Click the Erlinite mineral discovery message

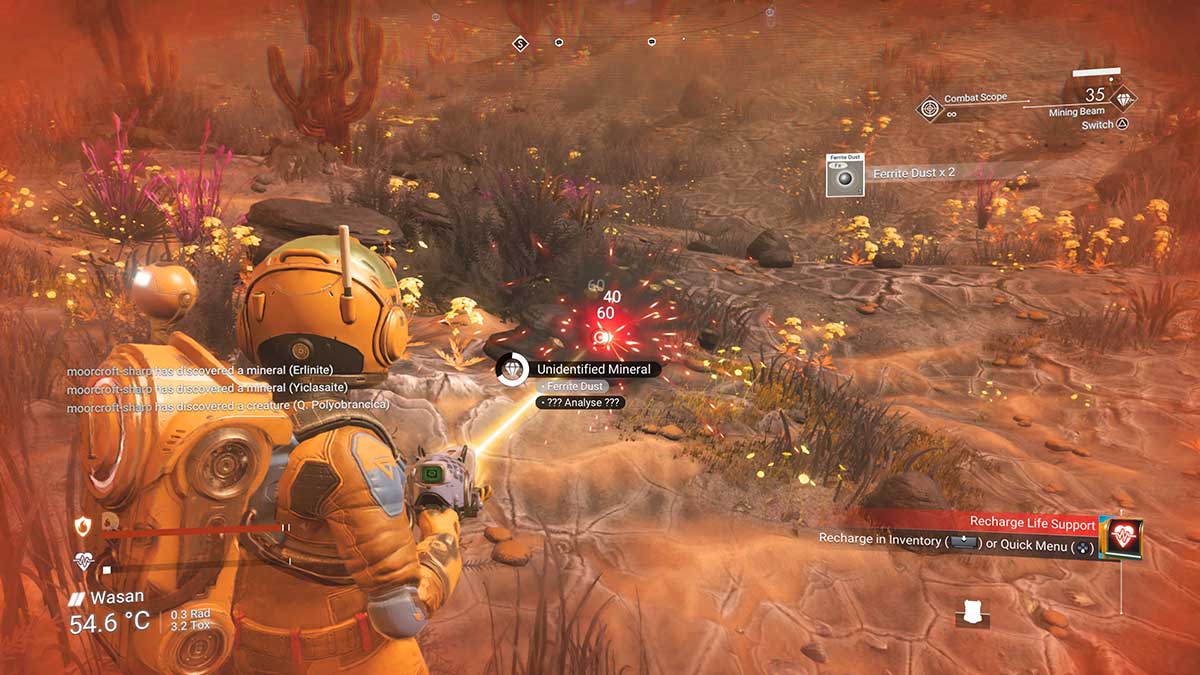click(x=226, y=371)
